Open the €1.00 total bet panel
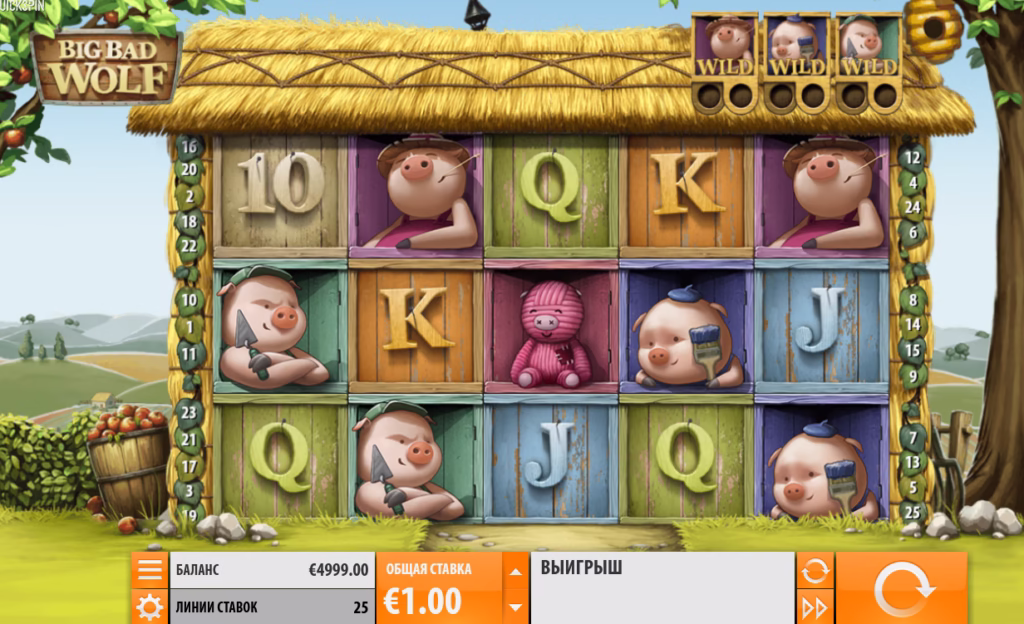 pyautogui.click(x=438, y=588)
